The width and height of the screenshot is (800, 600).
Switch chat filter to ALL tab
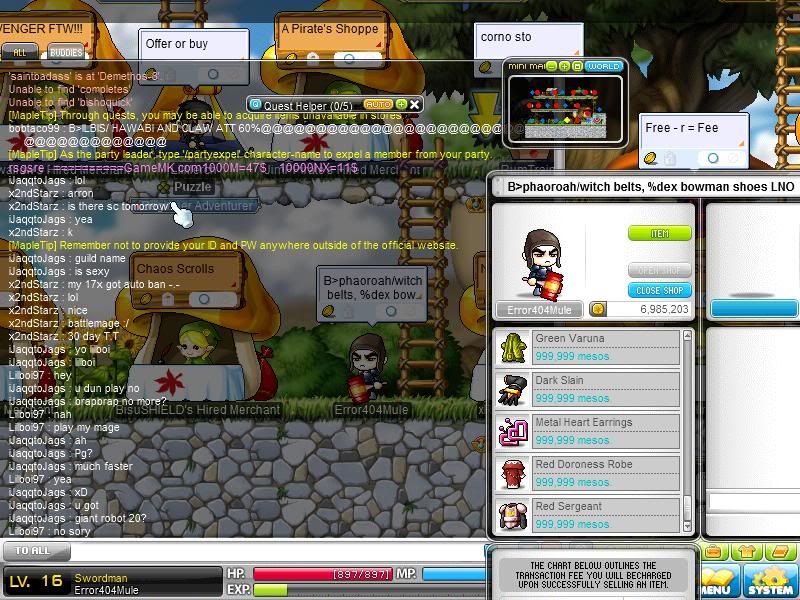click(x=20, y=52)
